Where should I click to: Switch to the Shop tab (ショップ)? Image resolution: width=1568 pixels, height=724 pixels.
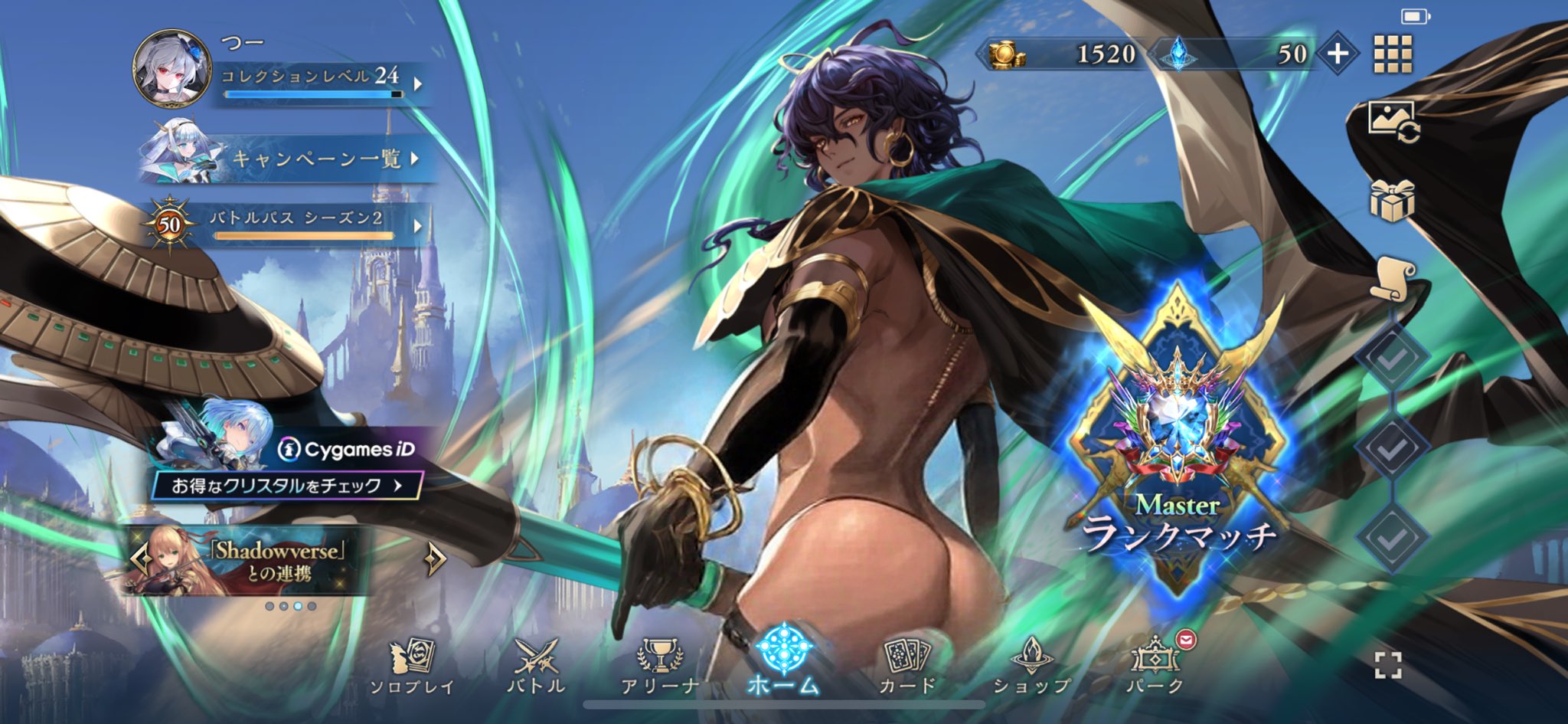pyautogui.click(x=1031, y=667)
